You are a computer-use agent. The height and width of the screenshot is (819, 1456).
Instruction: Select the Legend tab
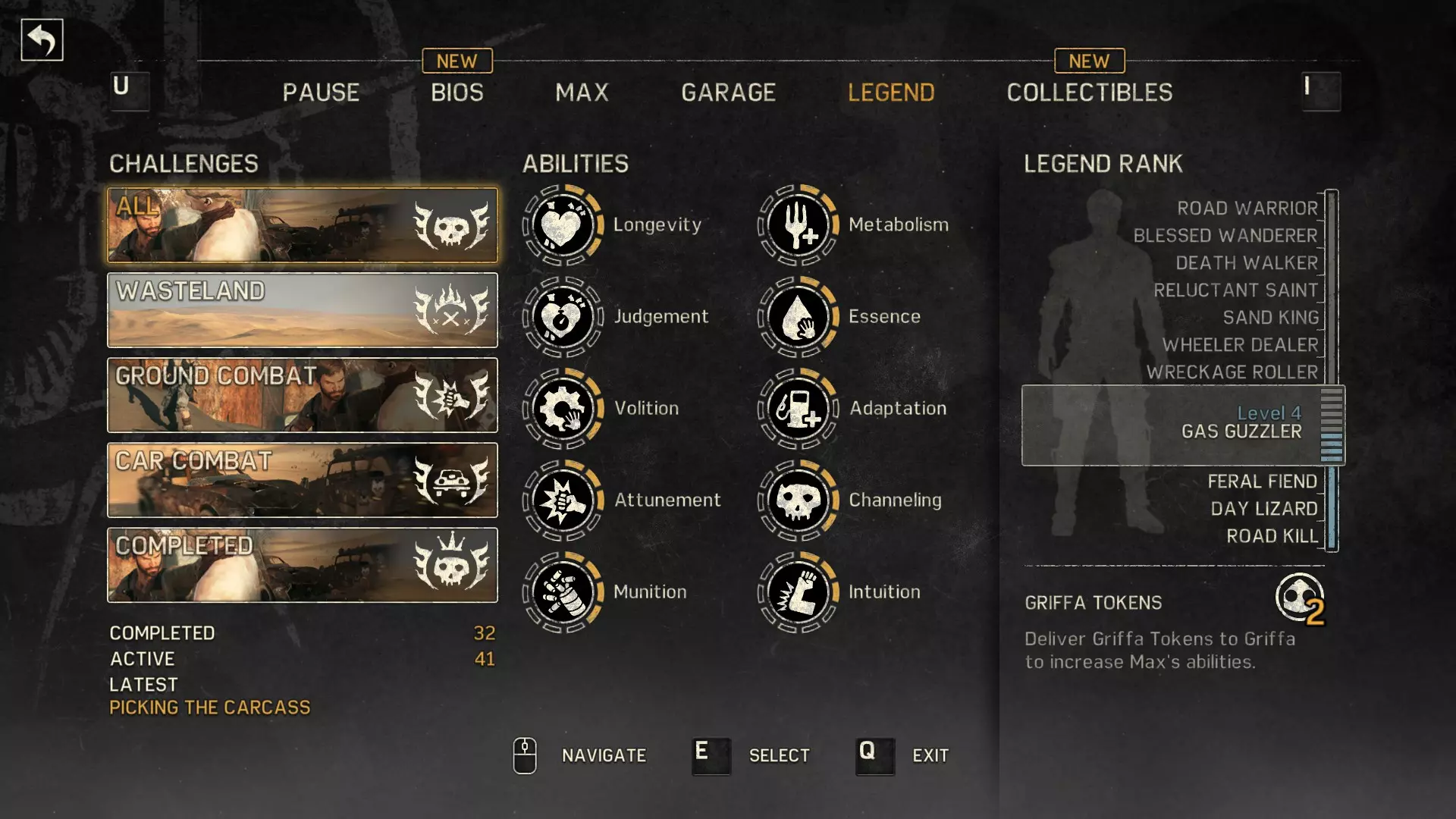coord(891,93)
